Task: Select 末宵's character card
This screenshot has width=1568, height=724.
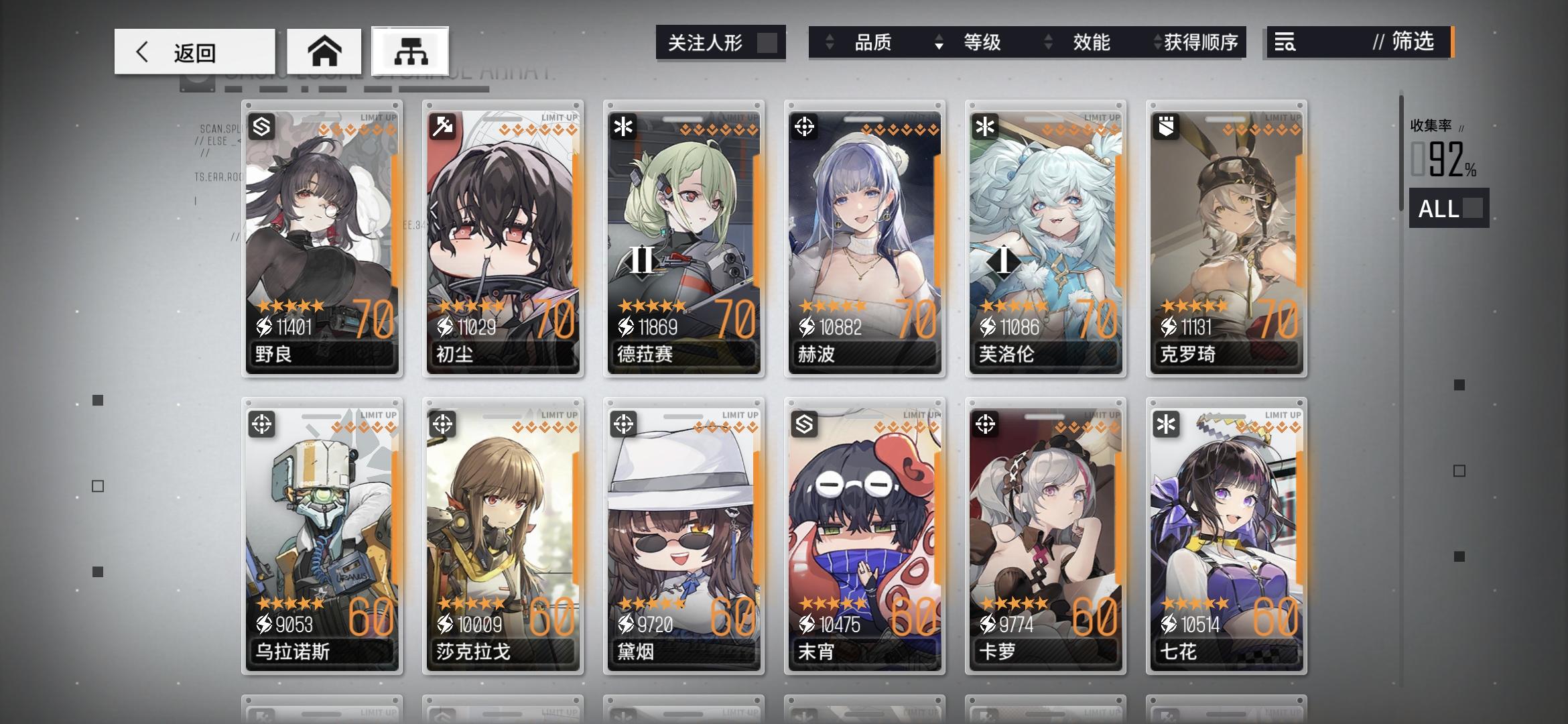Action: click(x=866, y=536)
